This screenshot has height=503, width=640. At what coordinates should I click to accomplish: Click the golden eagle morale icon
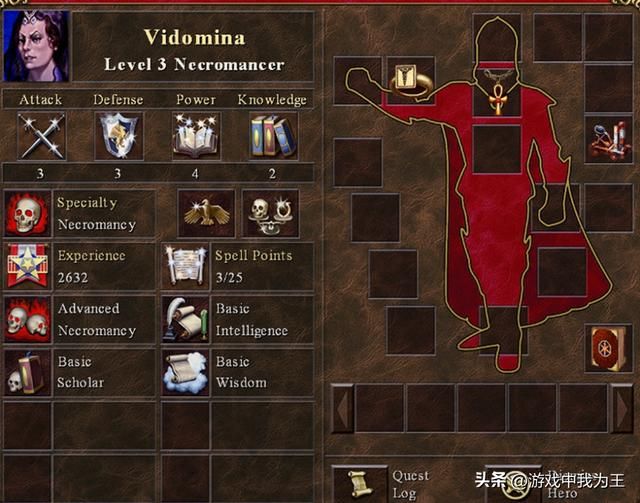206,213
